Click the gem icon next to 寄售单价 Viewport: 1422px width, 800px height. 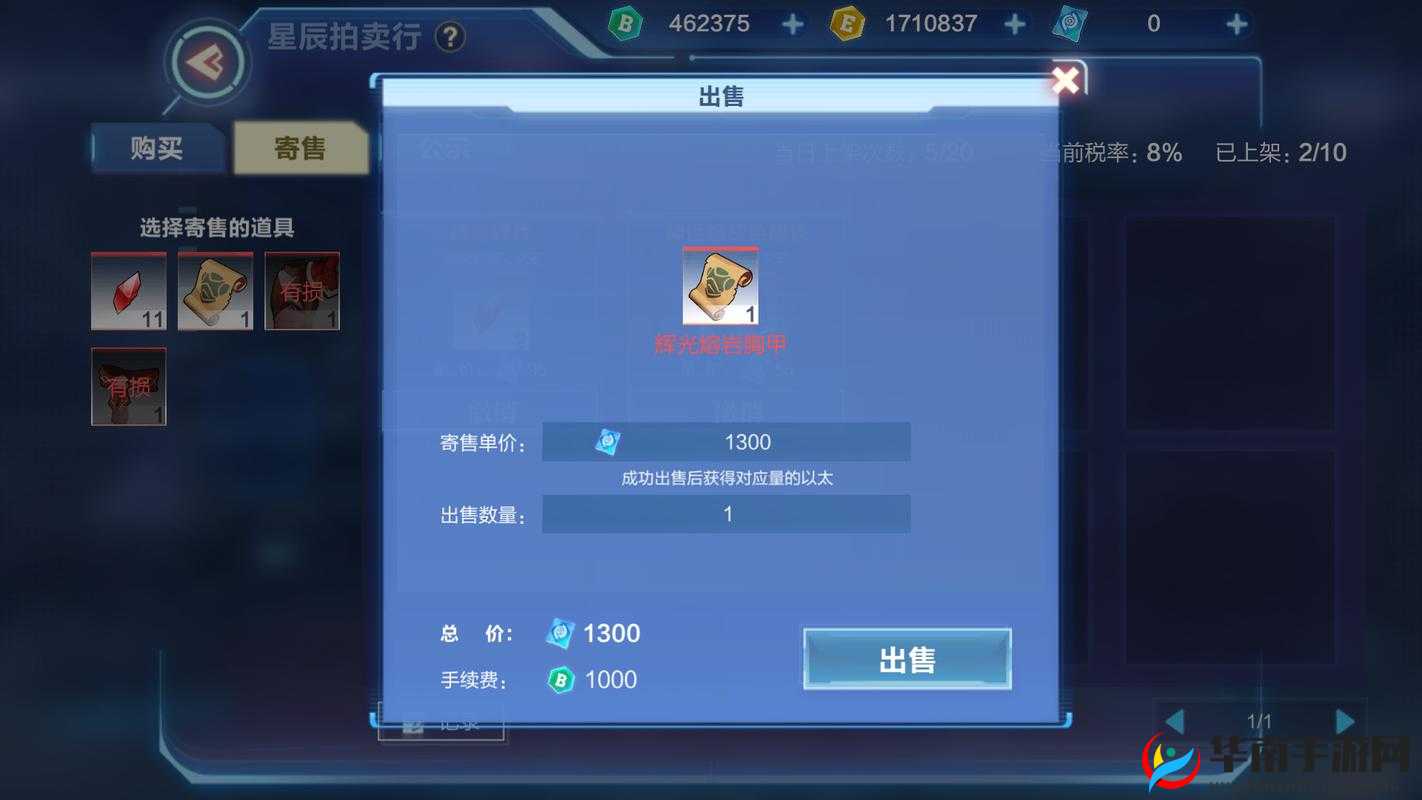pyautogui.click(x=606, y=441)
